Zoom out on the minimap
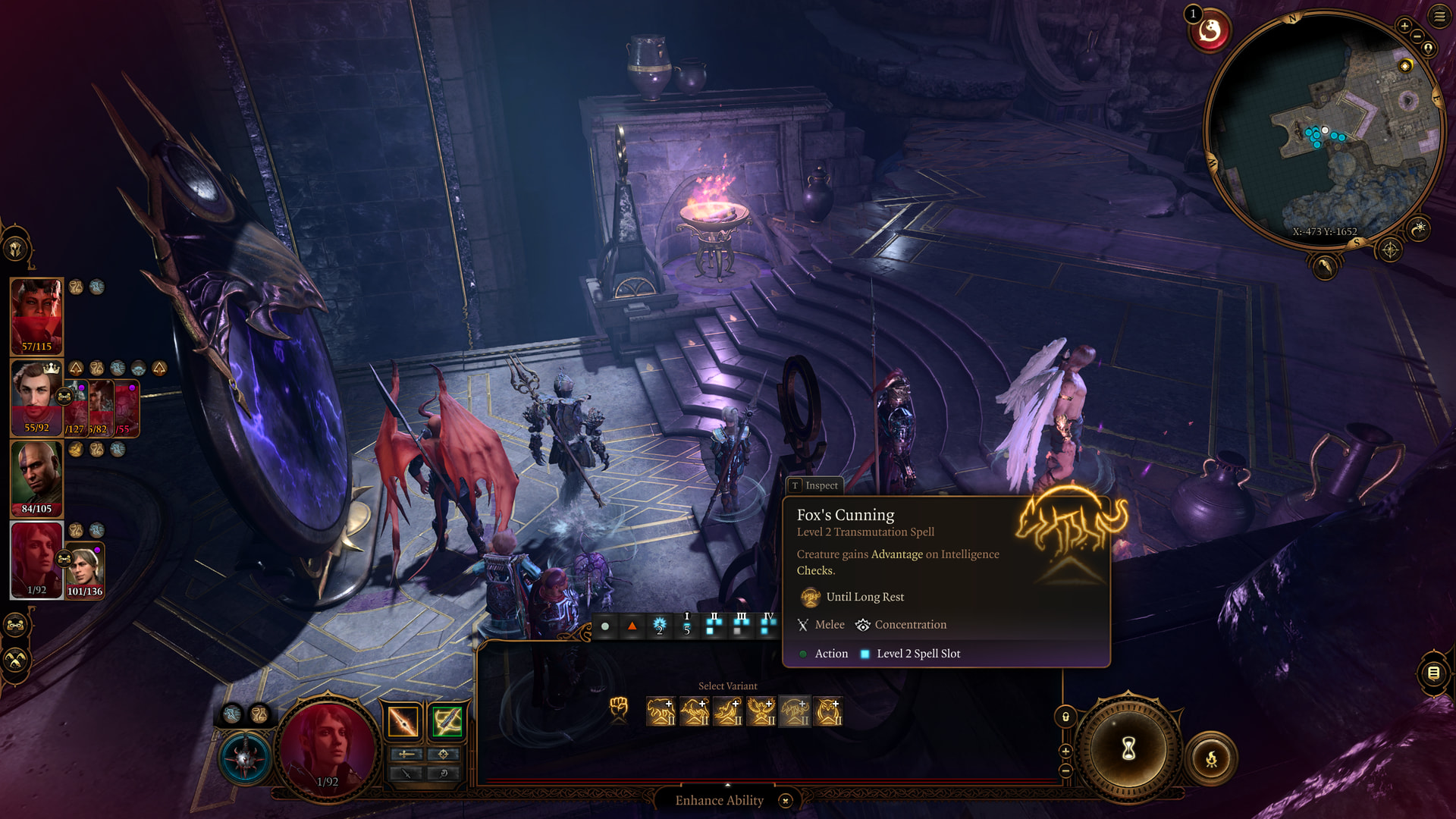This screenshot has width=1456, height=819. point(1417,36)
